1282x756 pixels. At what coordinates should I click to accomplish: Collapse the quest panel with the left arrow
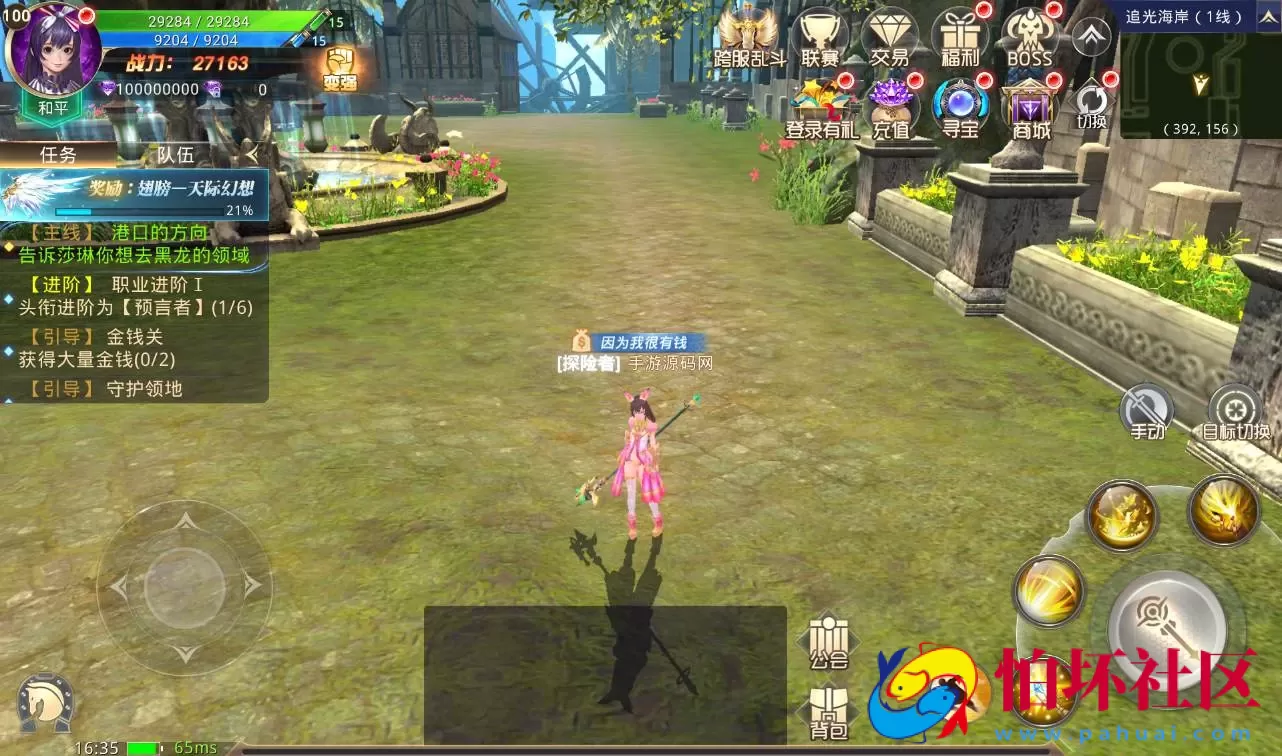pyautogui.click(x=253, y=156)
